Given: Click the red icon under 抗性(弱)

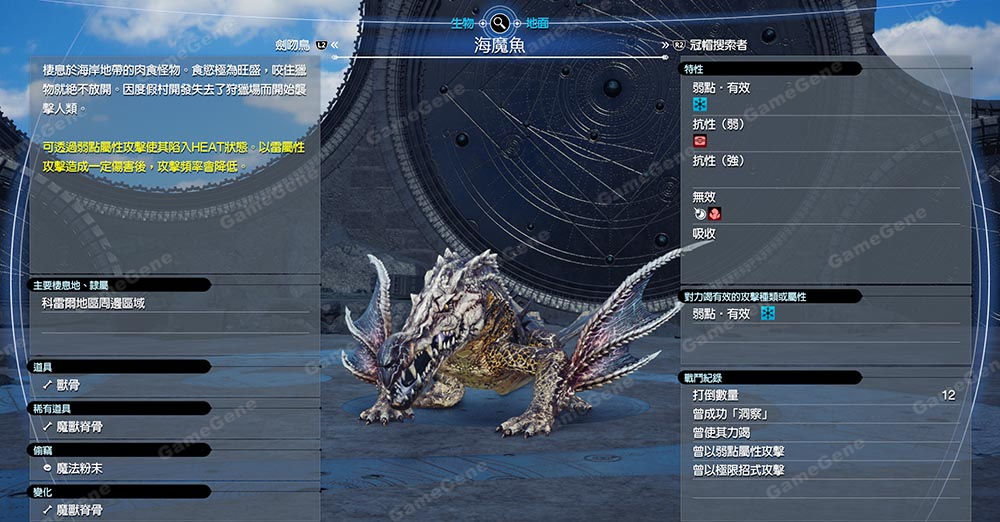Looking at the screenshot, I should 700,141.
